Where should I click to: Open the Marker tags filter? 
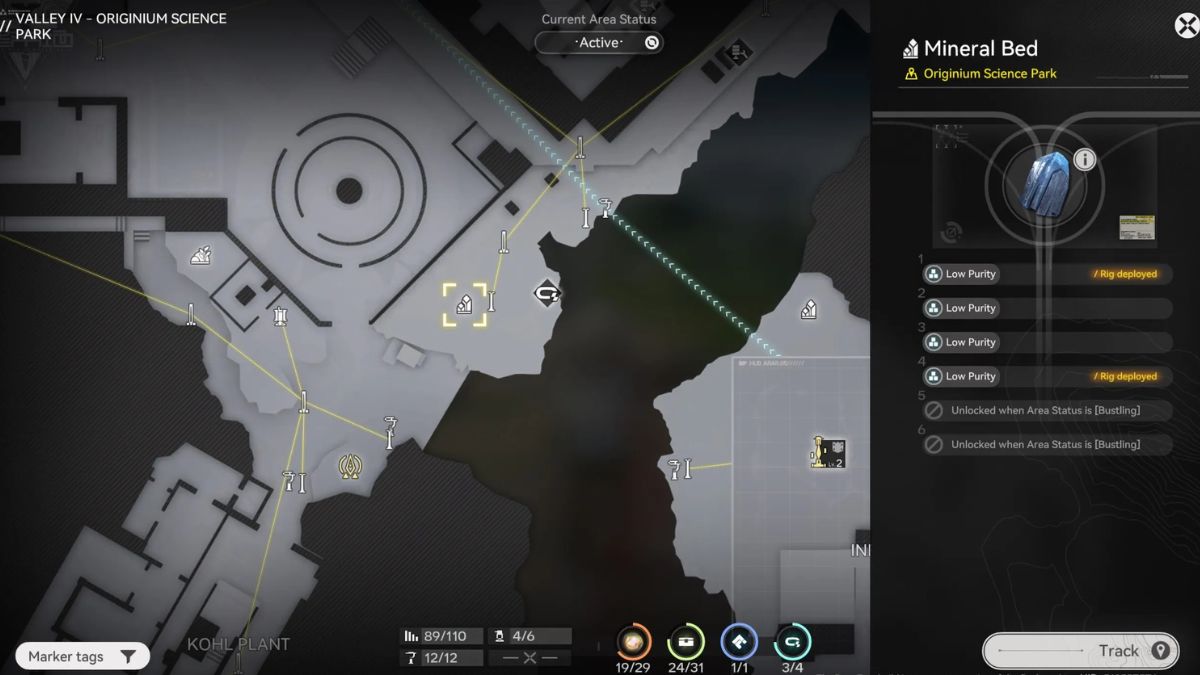(82, 657)
